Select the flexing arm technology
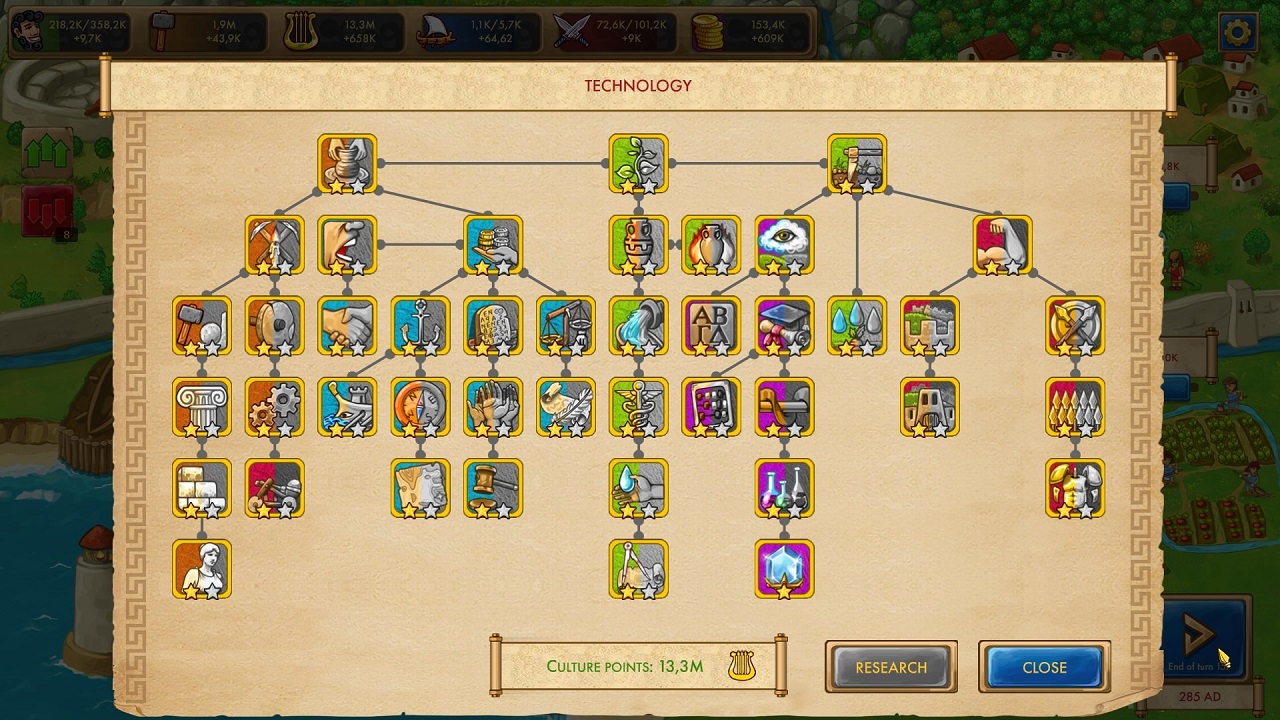1280x720 pixels. point(1002,245)
